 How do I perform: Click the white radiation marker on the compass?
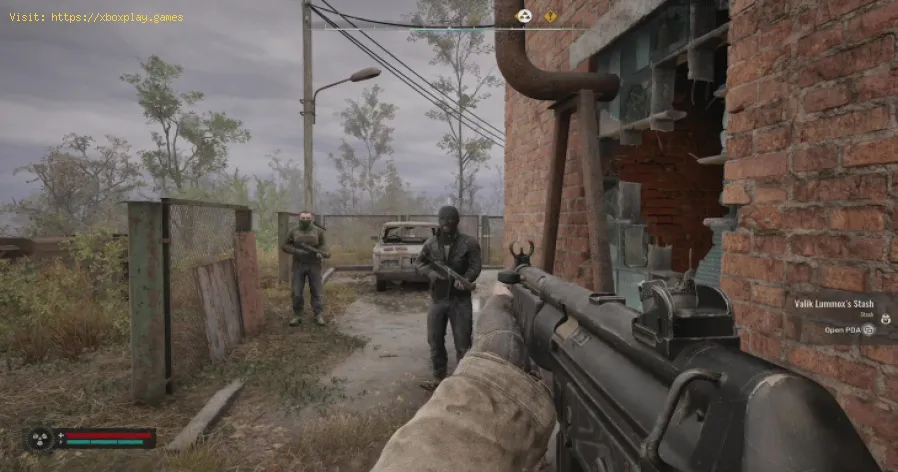[x=523, y=15]
